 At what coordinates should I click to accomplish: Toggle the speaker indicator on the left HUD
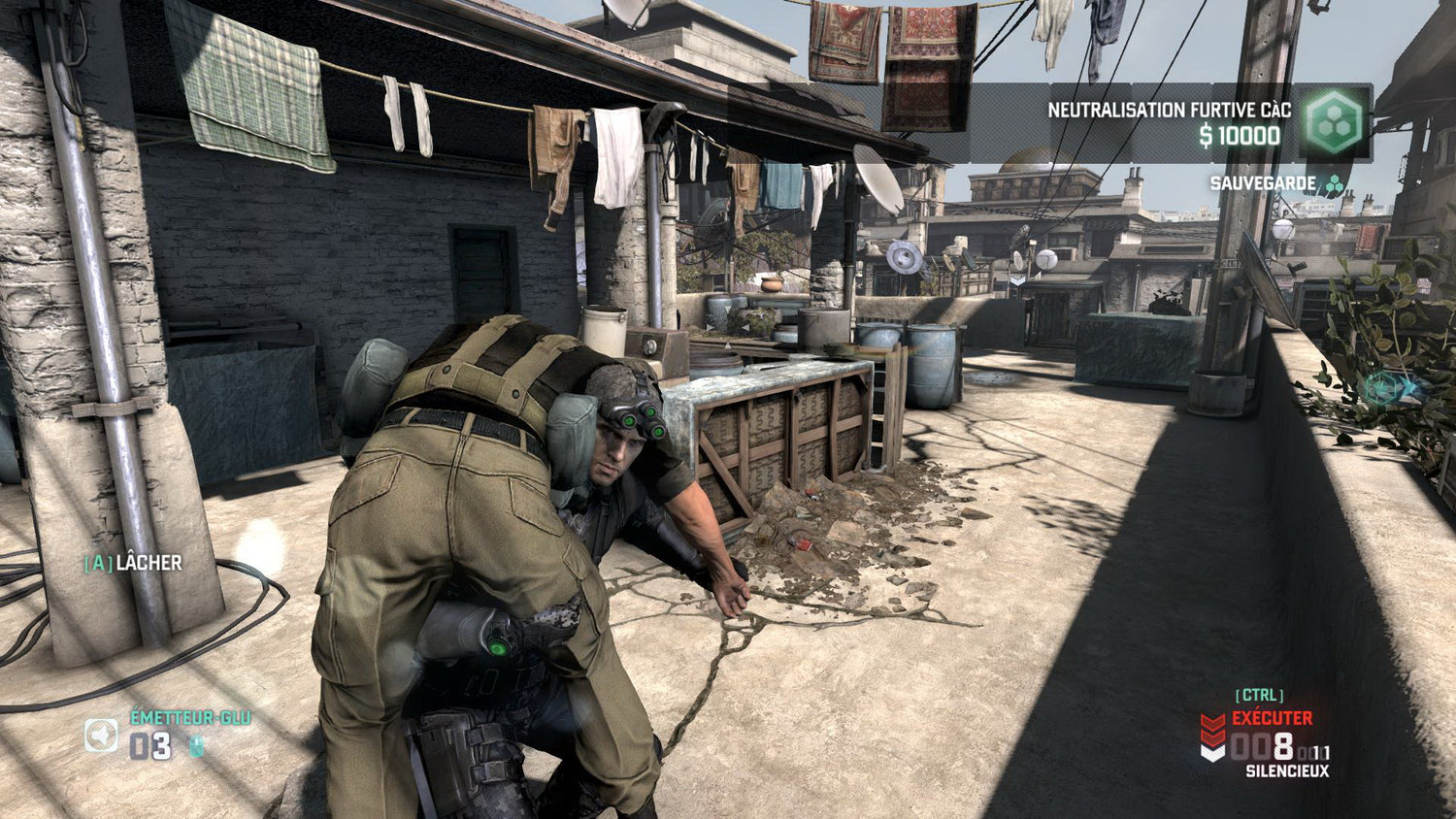[x=102, y=736]
